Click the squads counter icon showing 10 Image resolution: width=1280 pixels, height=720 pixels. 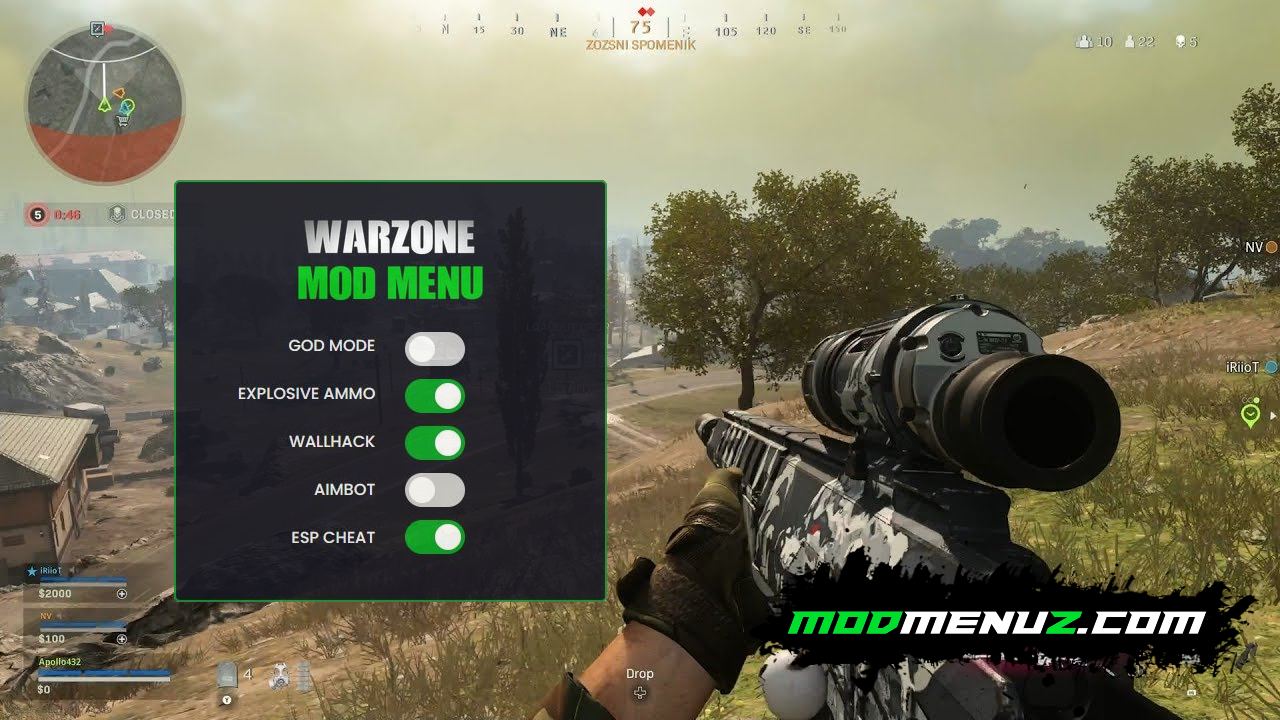pyautogui.click(x=1082, y=41)
